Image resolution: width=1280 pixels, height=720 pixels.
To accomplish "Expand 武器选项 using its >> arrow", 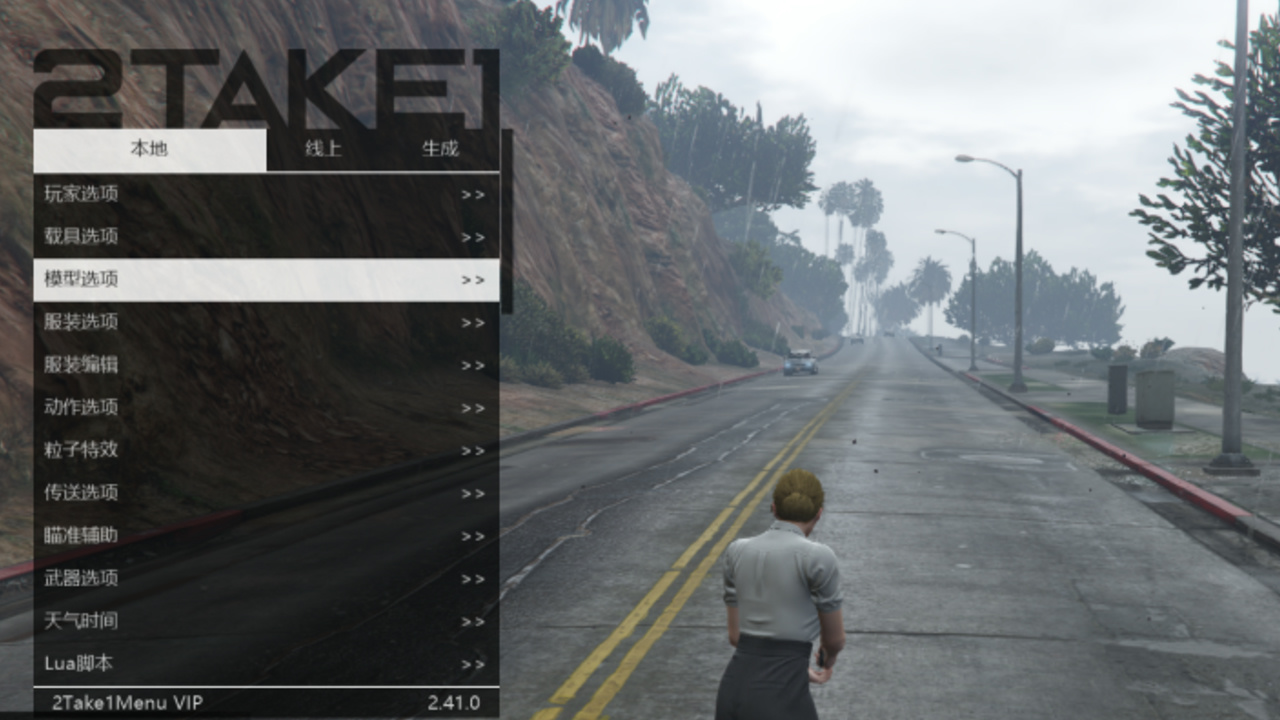I will (x=472, y=578).
